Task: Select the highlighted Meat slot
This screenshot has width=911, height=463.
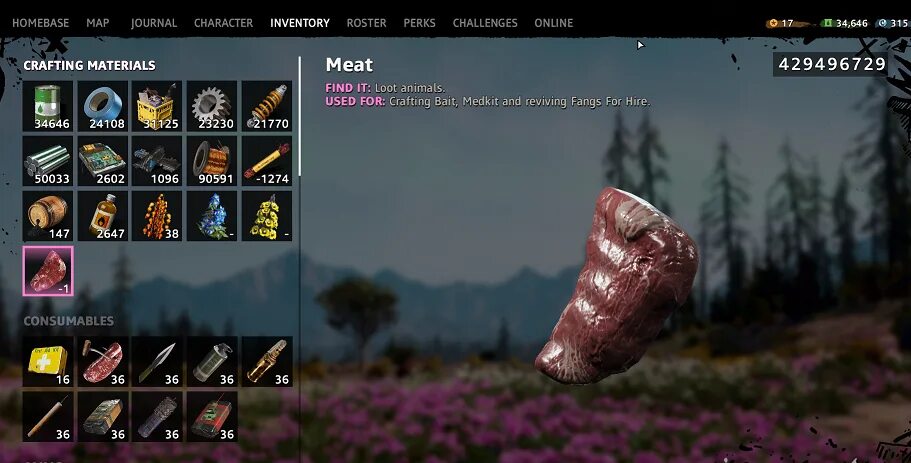Action: tap(49, 271)
